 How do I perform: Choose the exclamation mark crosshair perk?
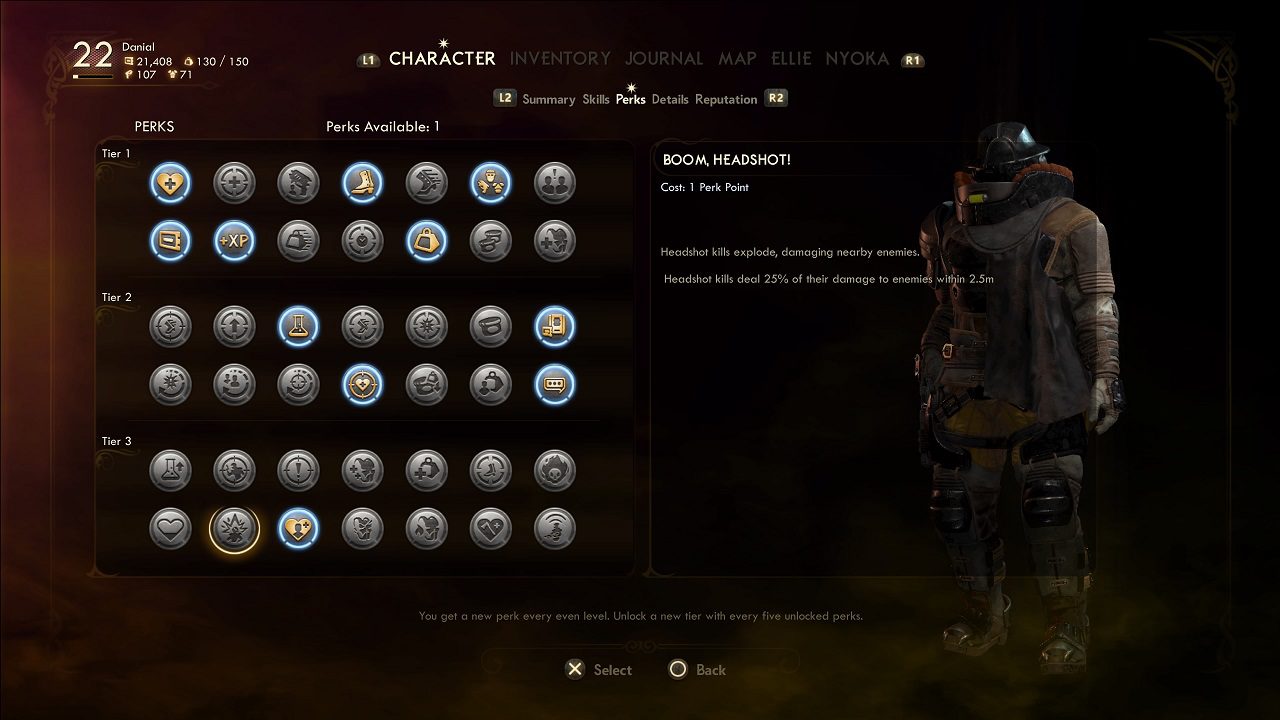click(x=298, y=470)
